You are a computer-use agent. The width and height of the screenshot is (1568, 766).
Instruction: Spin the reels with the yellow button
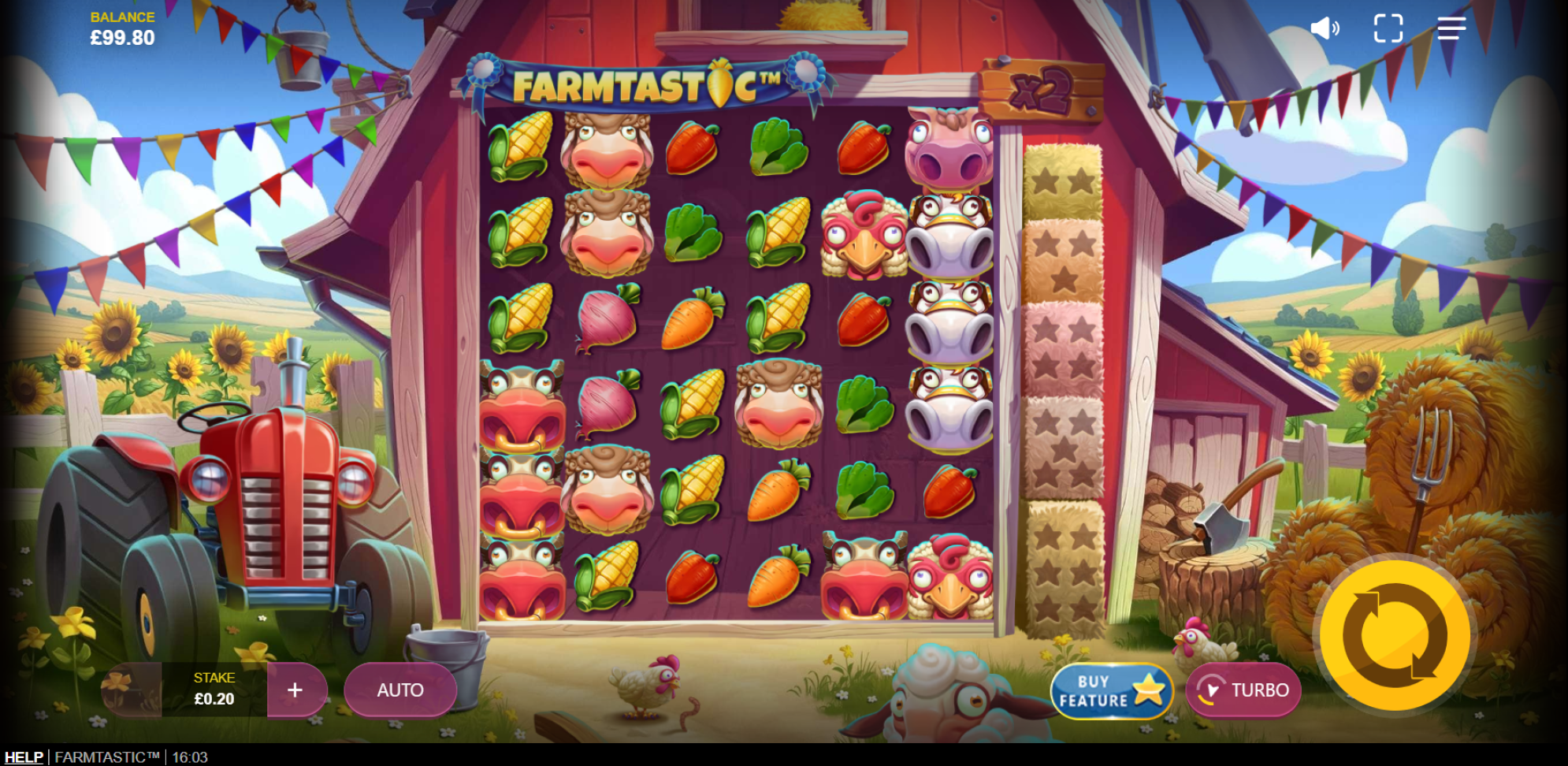tap(1394, 635)
